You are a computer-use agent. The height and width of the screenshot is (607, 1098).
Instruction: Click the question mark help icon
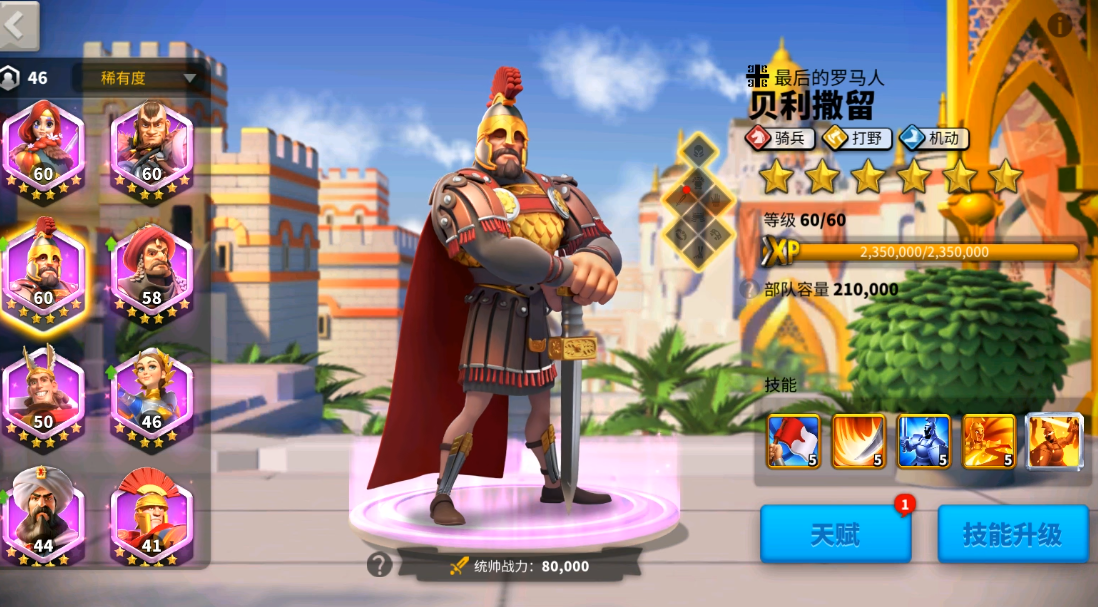pyautogui.click(x=379, y=565)
